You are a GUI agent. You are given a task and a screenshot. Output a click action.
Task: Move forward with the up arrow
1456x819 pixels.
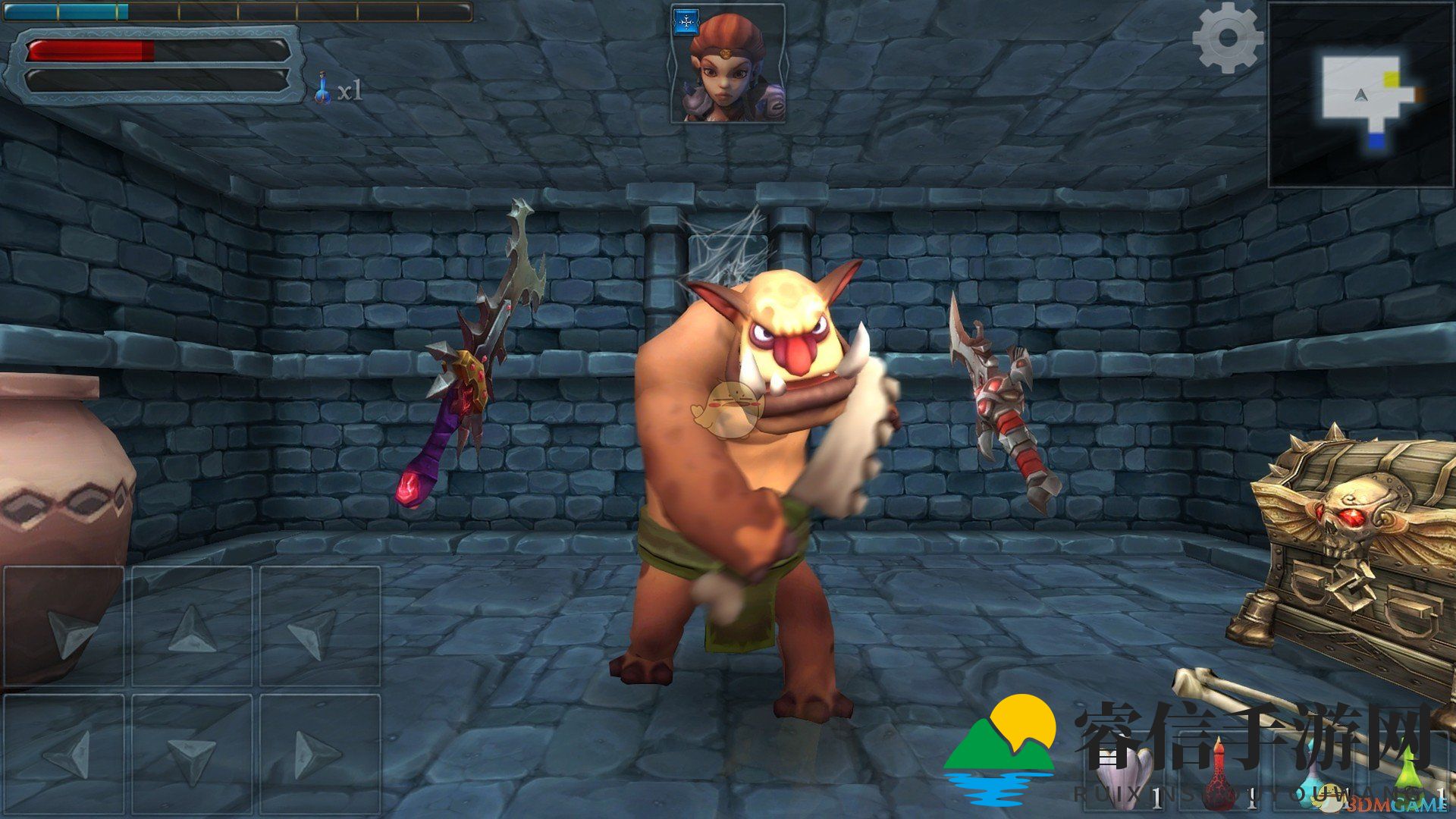point(192,626)
